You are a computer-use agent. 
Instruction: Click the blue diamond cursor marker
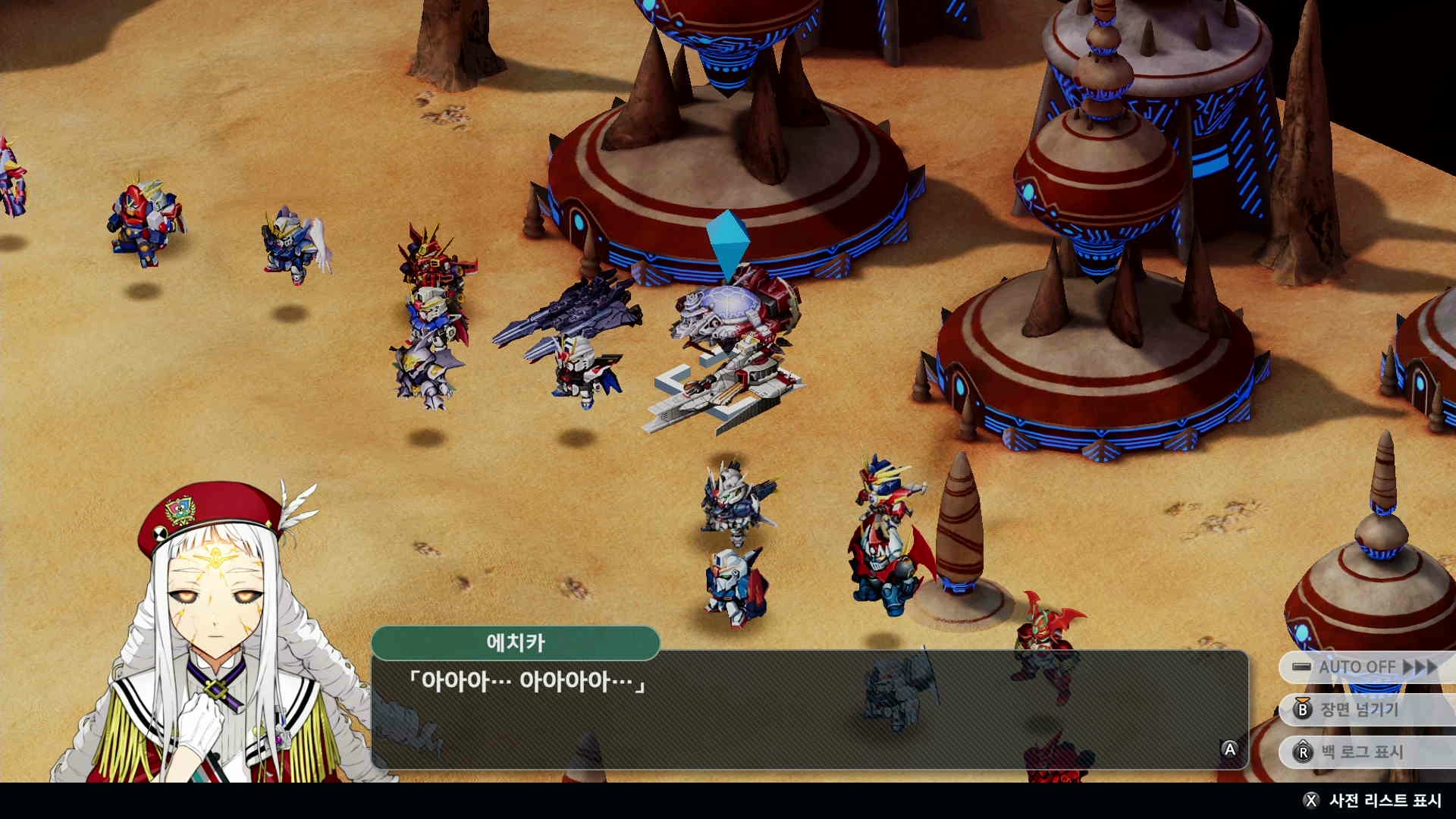[x=730, y=243]
